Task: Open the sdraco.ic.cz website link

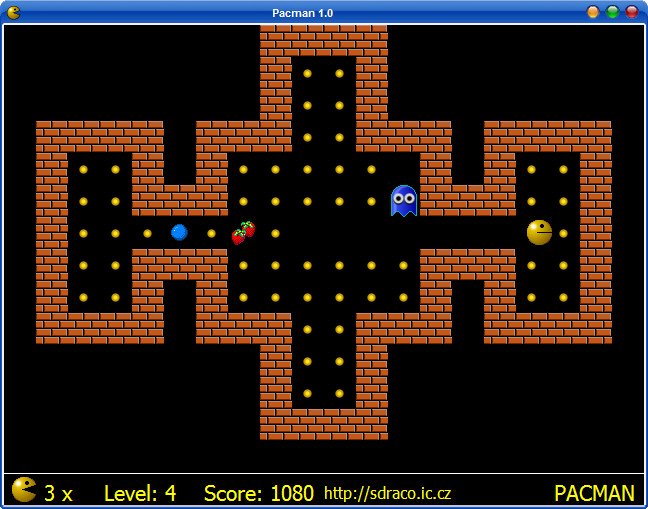Action: click(387, 493)
